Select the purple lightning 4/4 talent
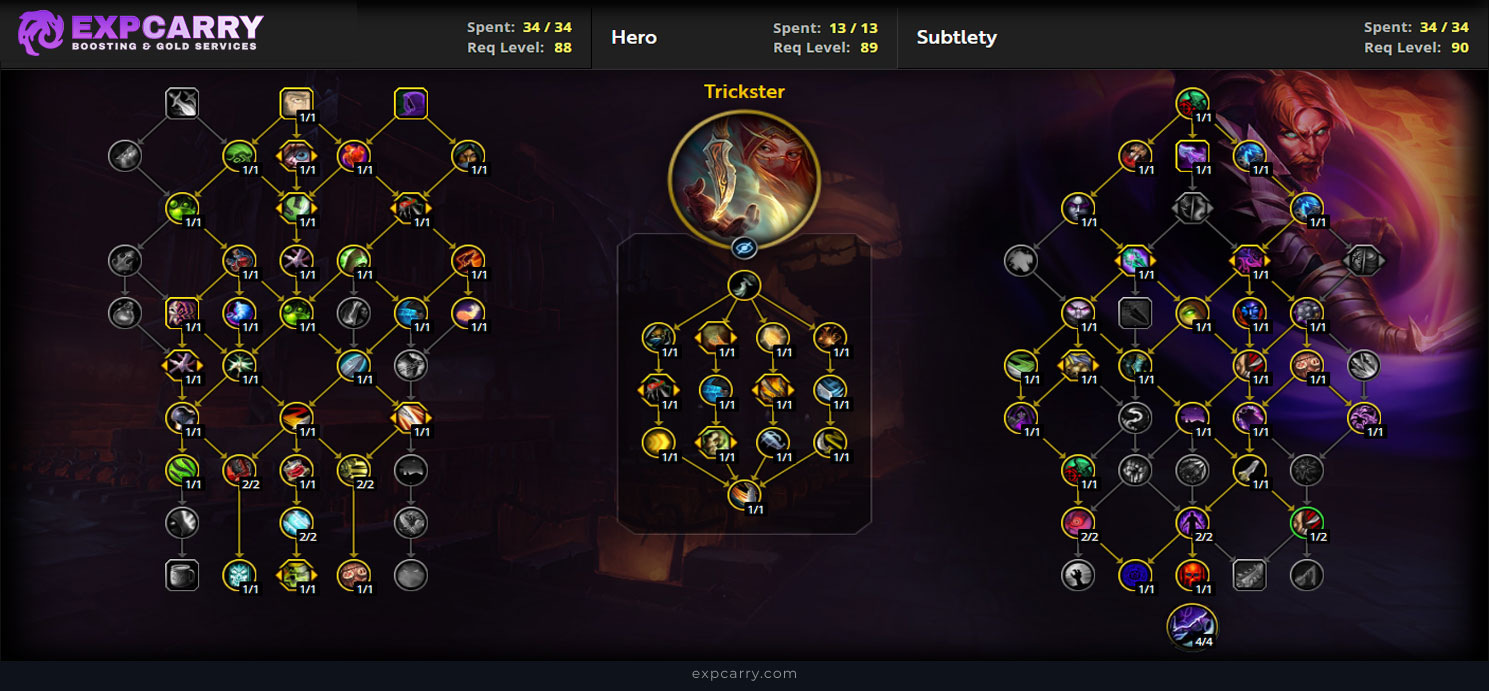The height and width of the screenshot is (691, 1489). pyautogui.click(x=1192, y=625)
